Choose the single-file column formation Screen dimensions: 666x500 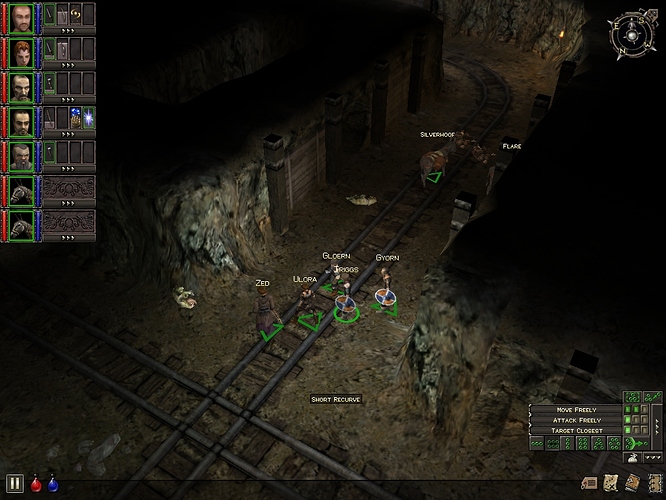click(568, 443)
